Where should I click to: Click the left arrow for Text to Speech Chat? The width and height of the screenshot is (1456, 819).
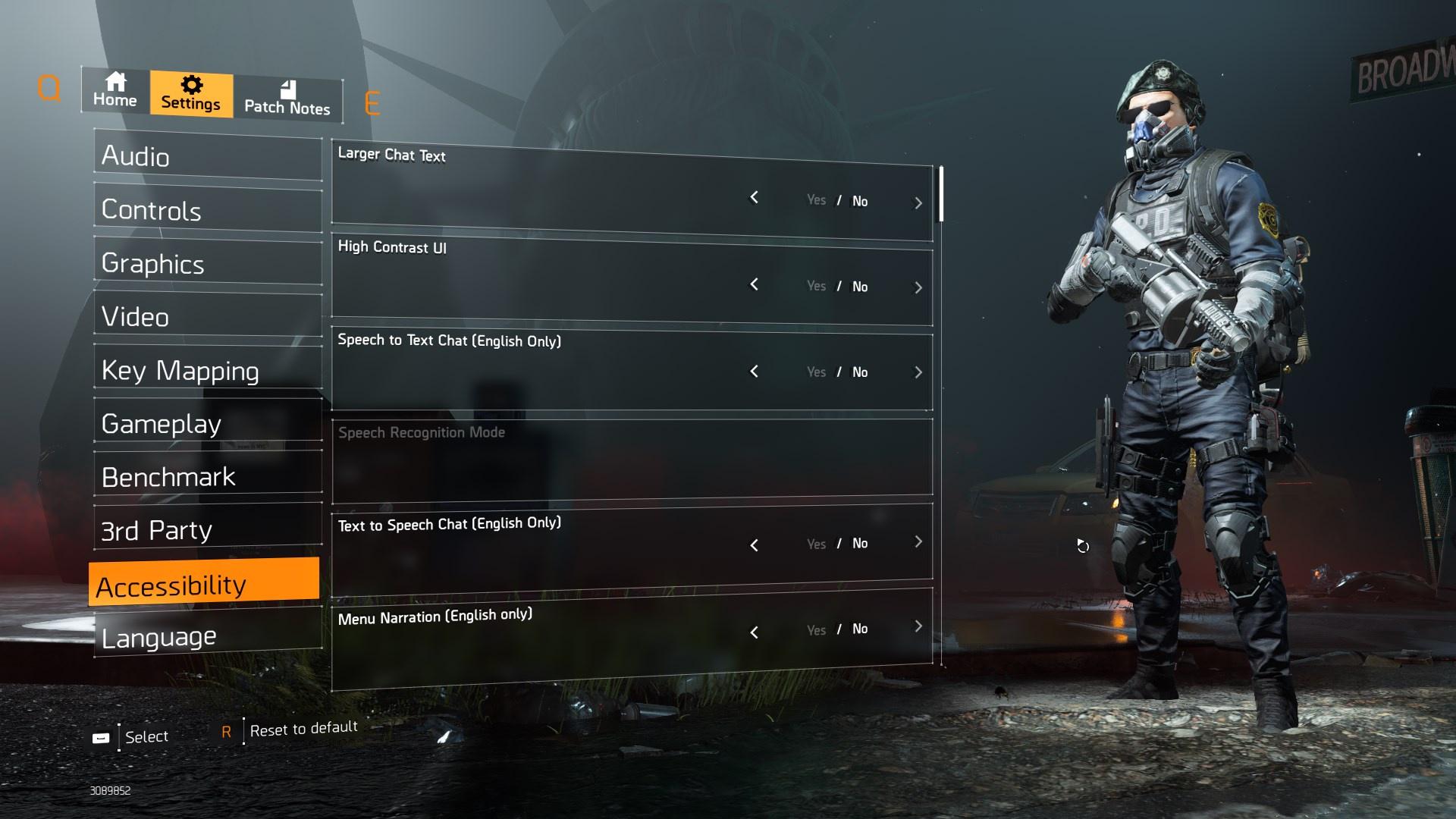754,545
